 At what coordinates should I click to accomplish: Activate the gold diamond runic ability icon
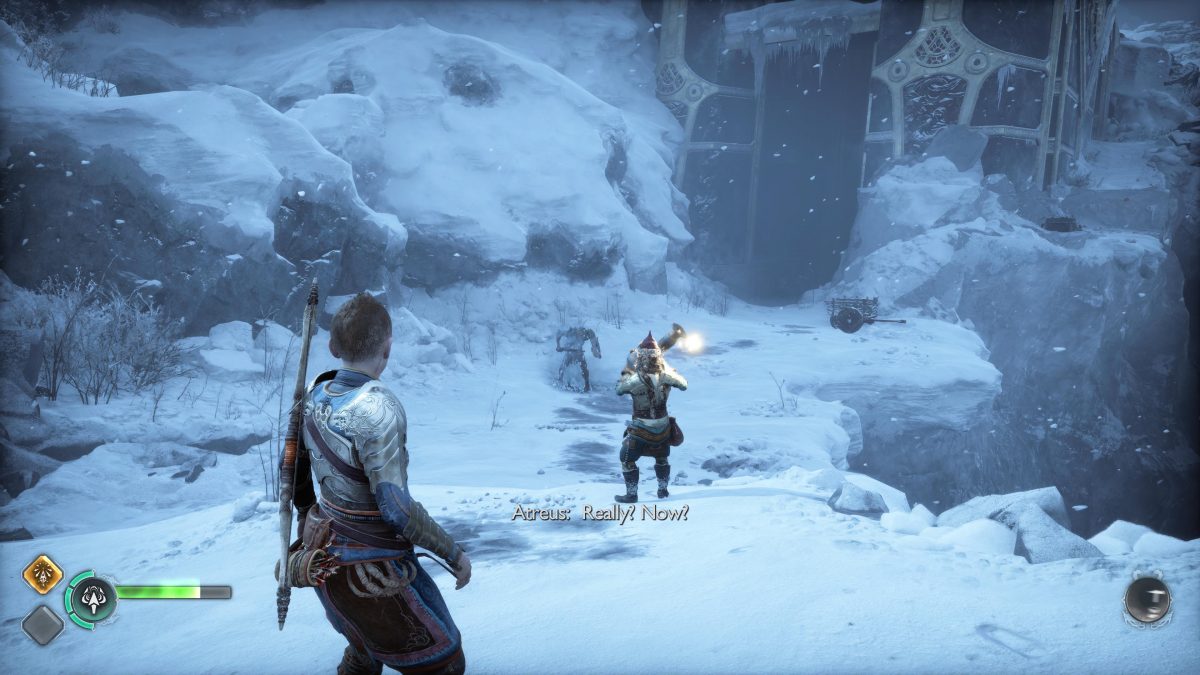(43, 575)
